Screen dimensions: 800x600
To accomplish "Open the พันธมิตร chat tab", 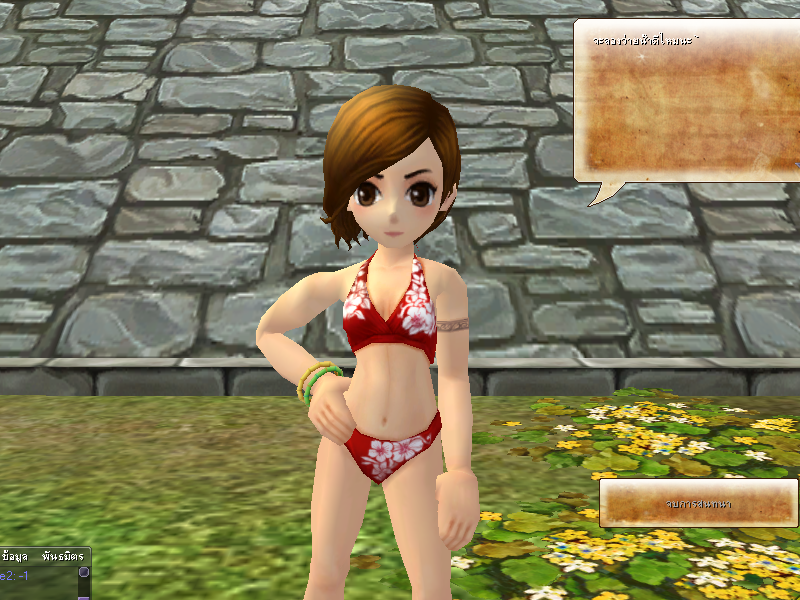I will pos(62,555).
